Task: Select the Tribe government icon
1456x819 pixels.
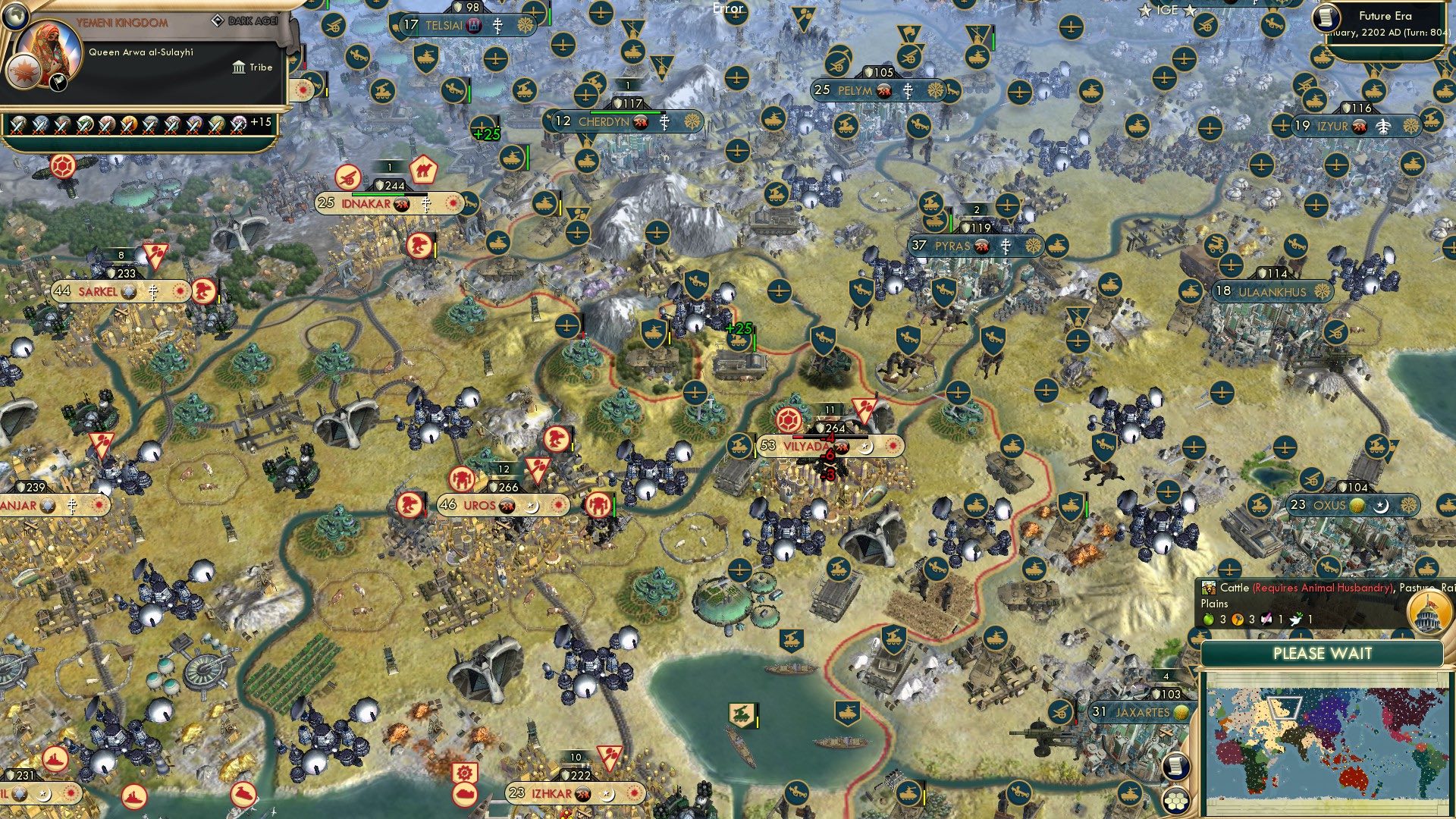Action: [239, 67]
